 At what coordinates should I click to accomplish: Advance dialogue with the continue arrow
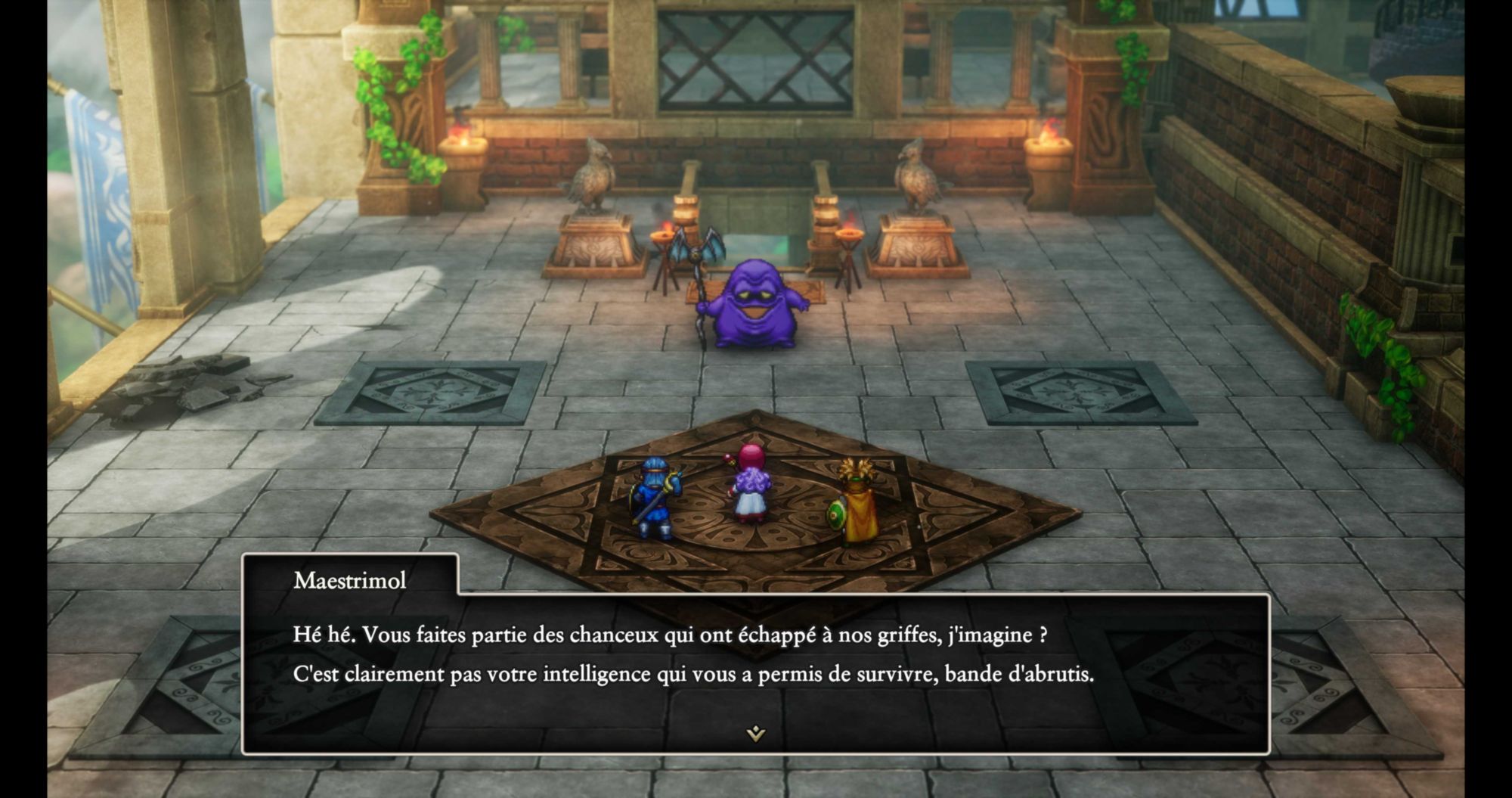coord(755,733)
